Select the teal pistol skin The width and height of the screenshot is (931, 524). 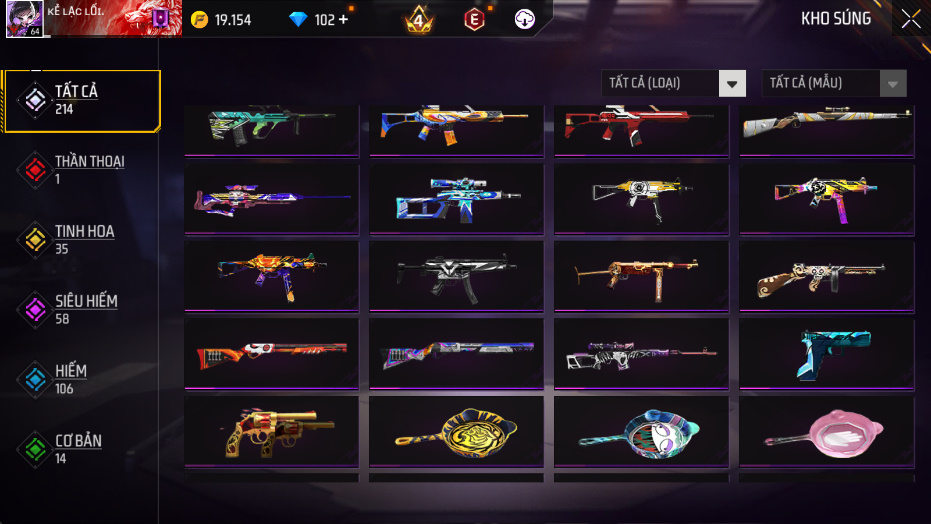(826, 354)
